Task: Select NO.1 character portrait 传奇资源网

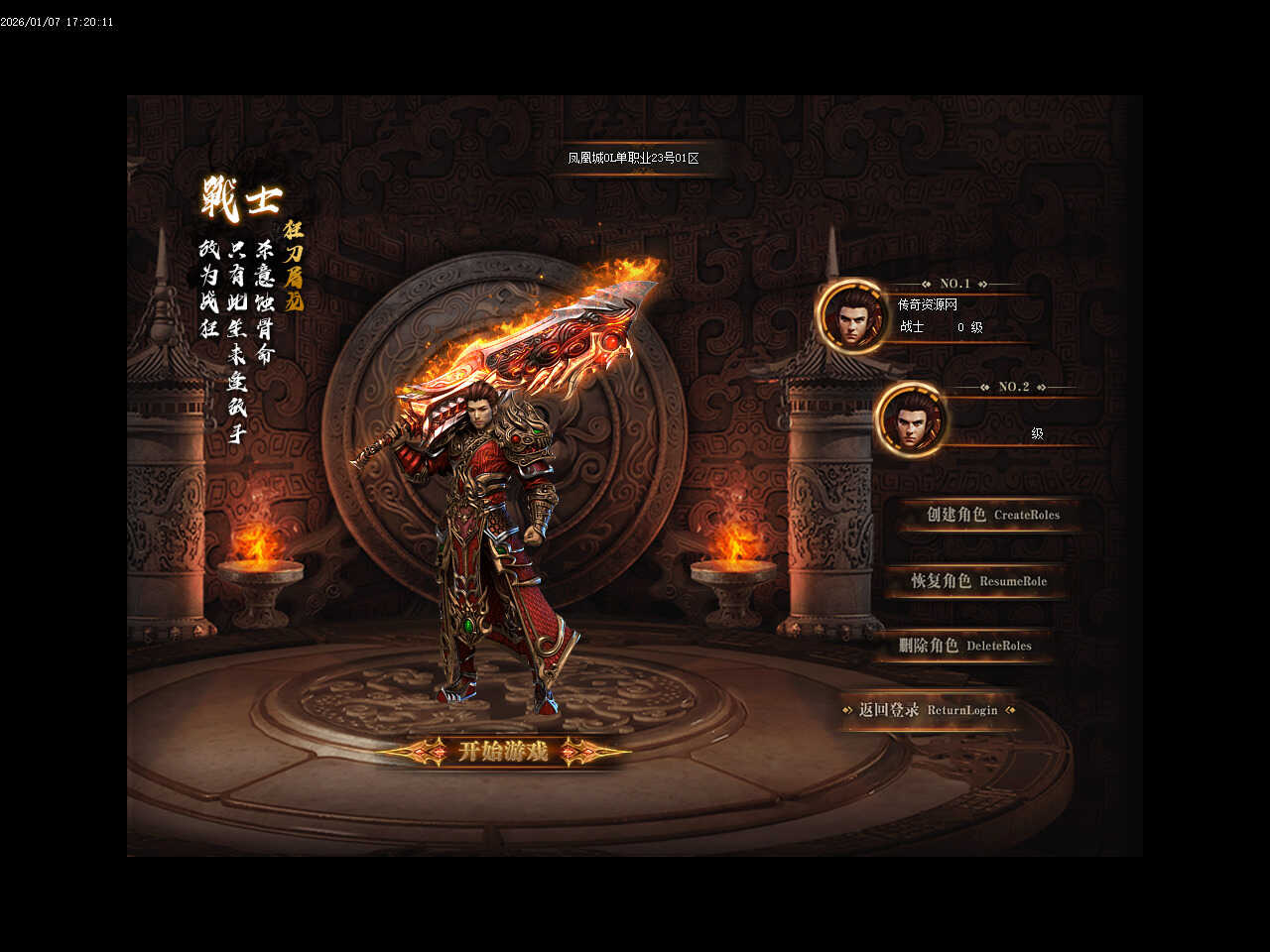Action: pos(851,316)
